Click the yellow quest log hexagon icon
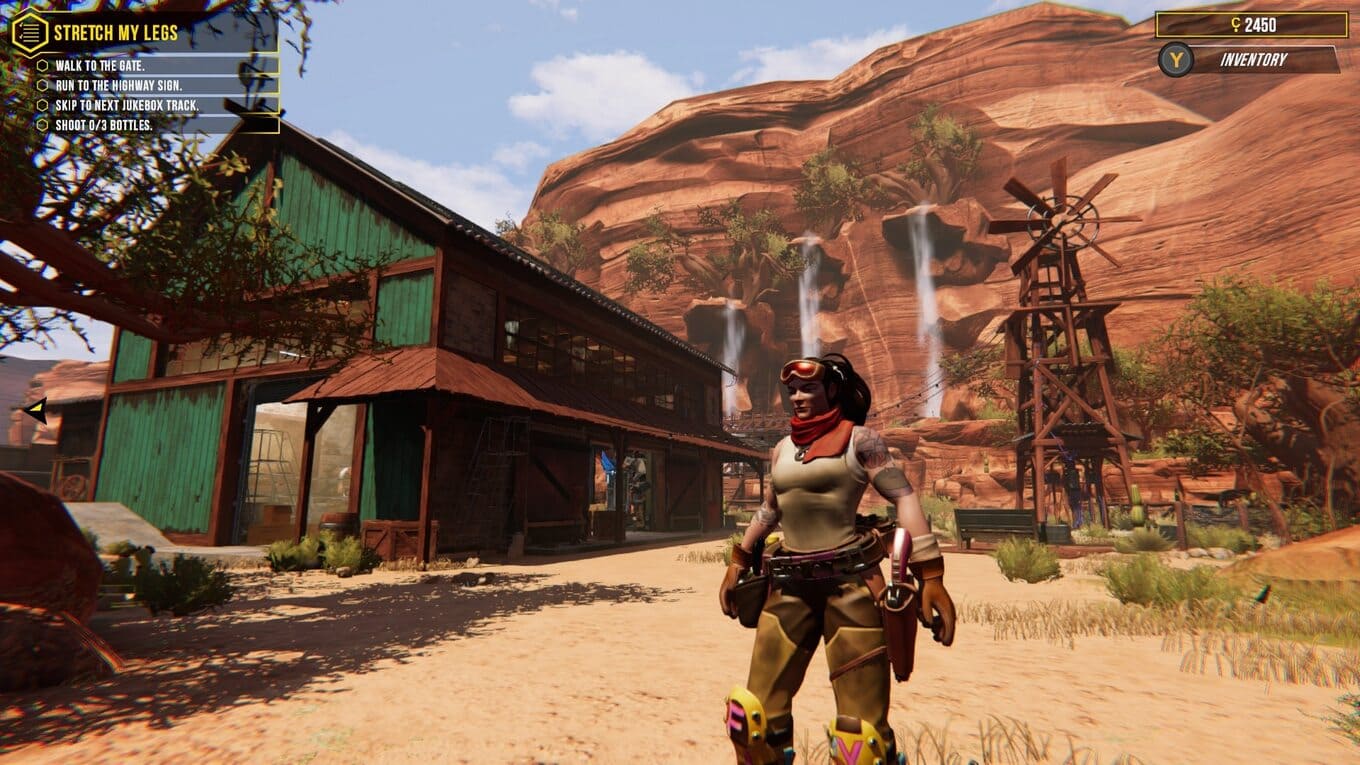Screen dimensions: 1360x765 (x=29, y=32)
